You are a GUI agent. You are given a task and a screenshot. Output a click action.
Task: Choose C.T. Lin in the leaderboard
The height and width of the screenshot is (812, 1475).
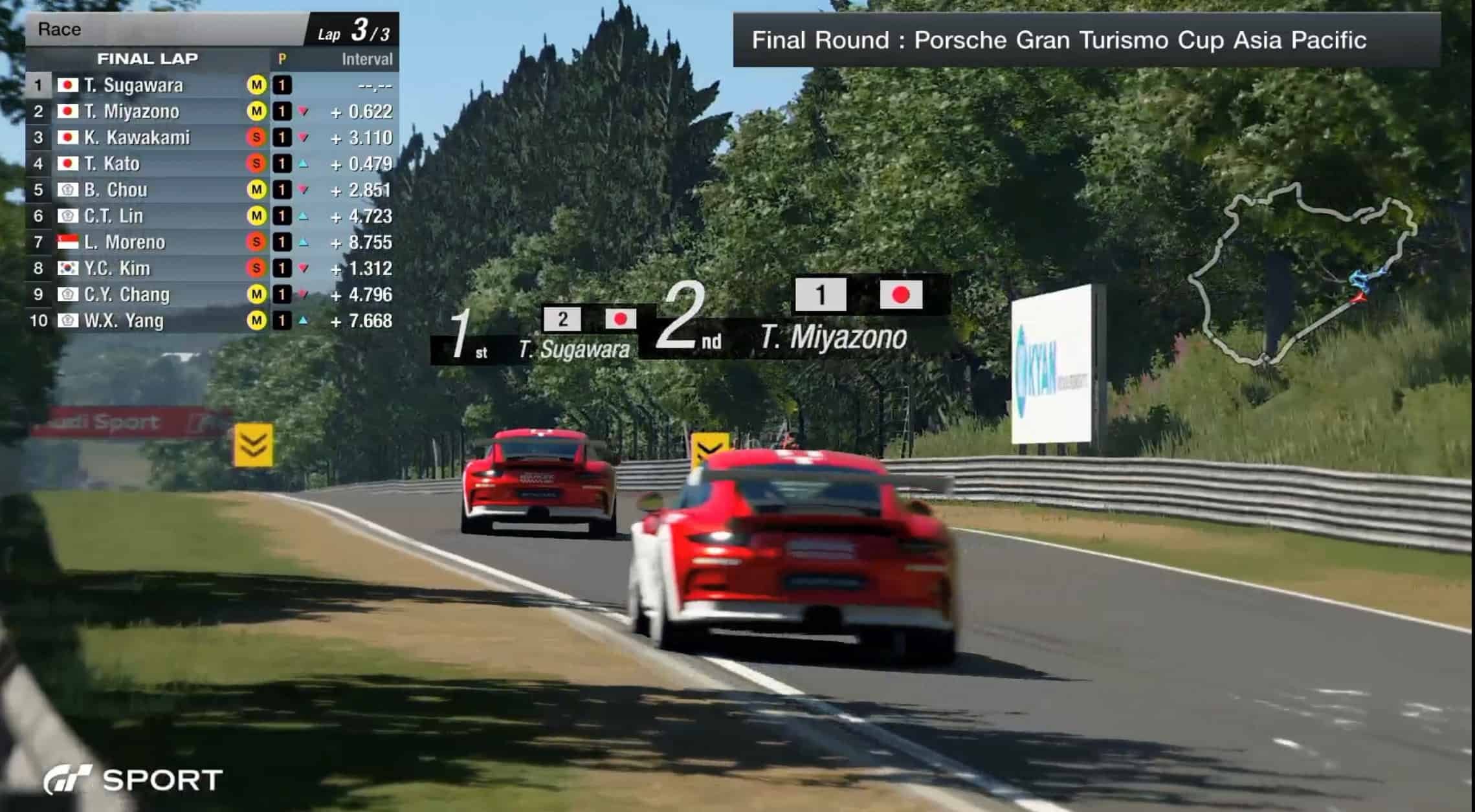tap(113, 216)
